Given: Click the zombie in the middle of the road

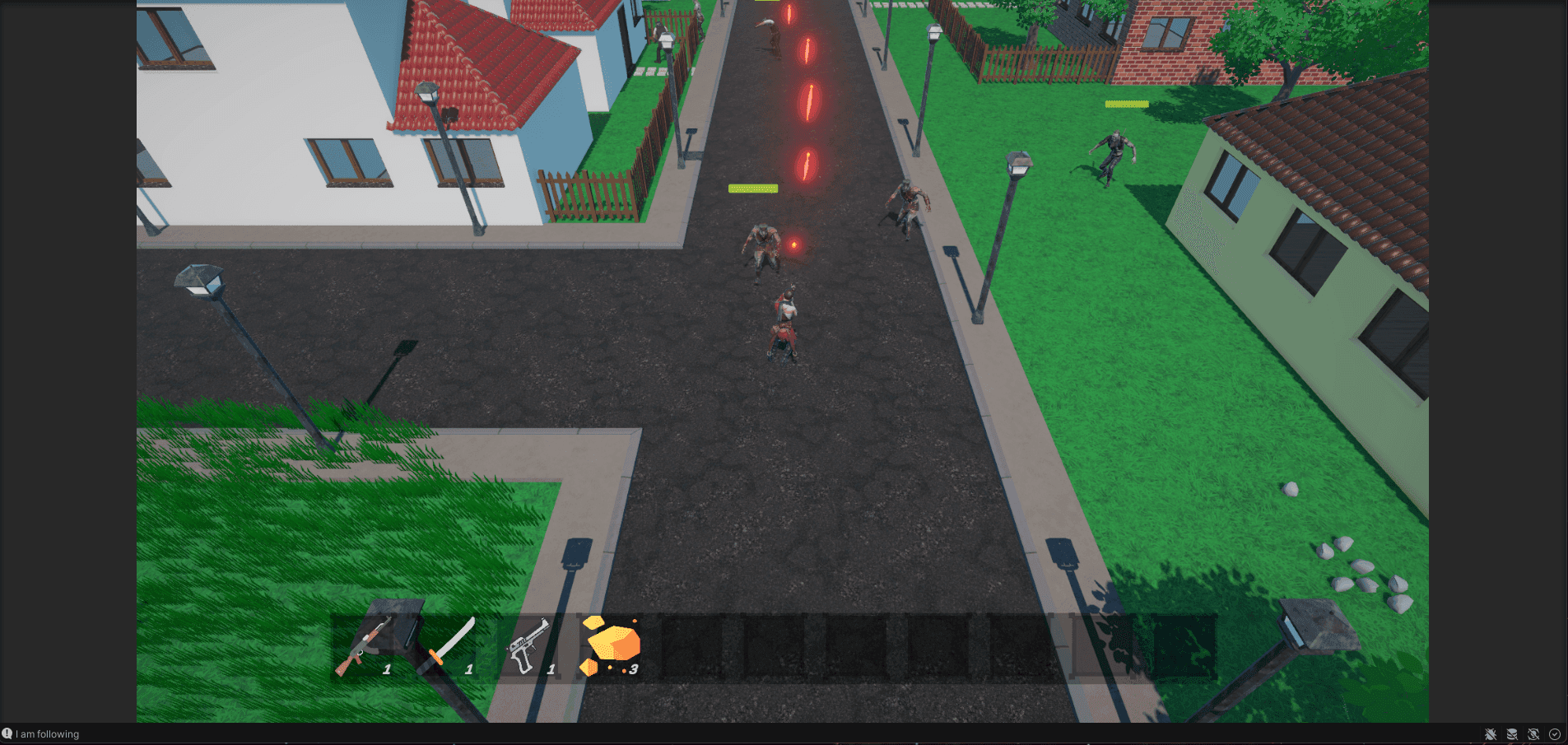Looking at the screenshot, I should 764,247.
